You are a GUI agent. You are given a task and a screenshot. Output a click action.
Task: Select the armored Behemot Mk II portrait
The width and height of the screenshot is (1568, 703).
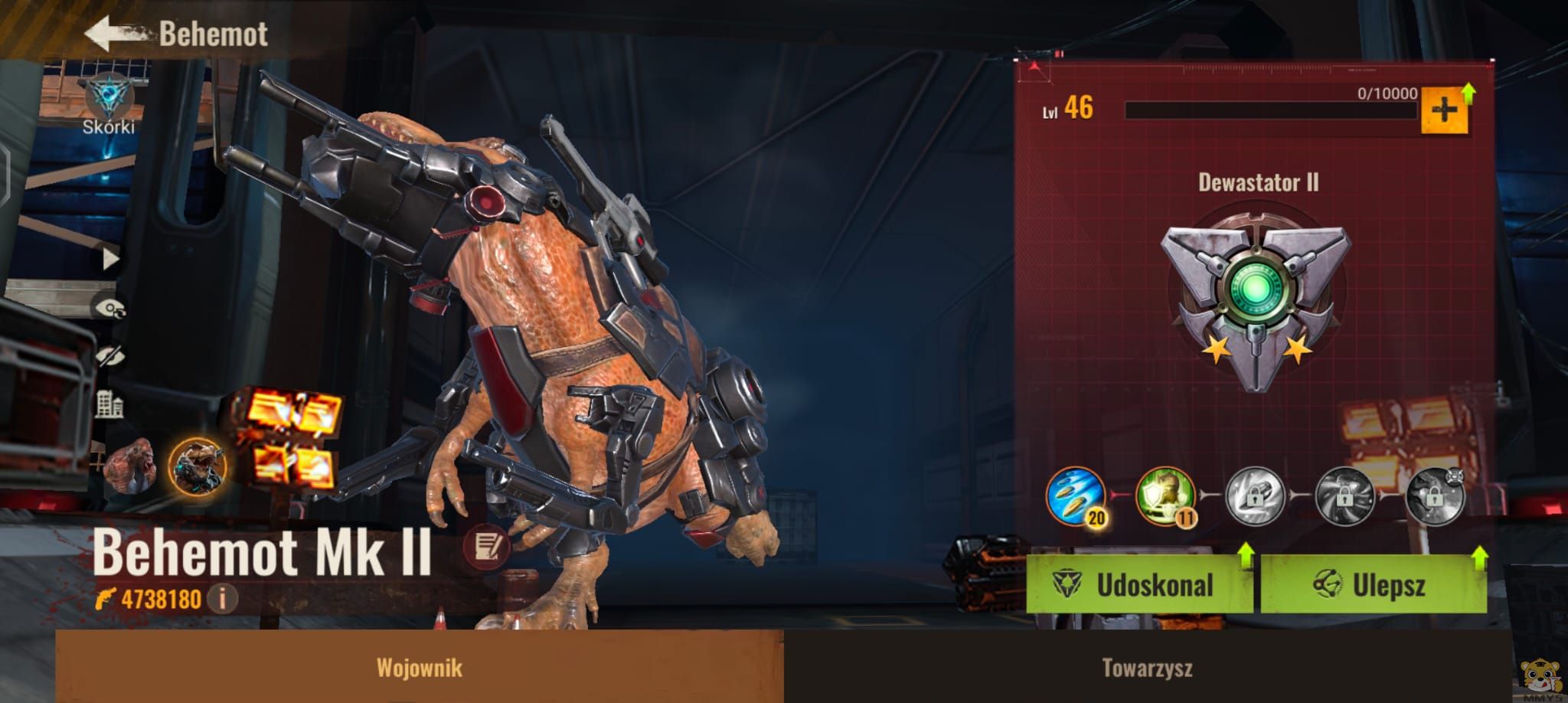[x=197, y=466]
